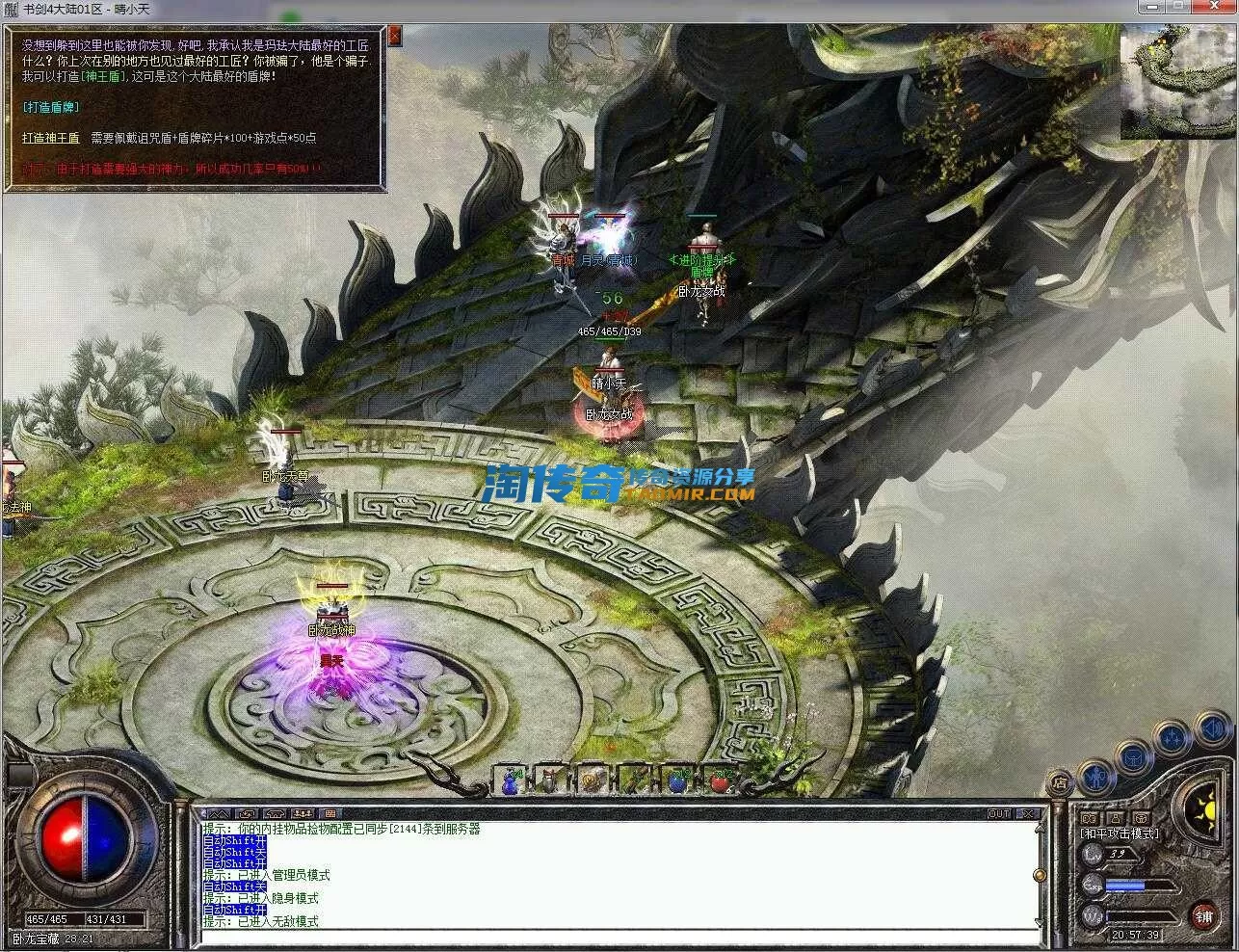Click the chat window OUT button
The width and height of the screenshot is (1239, 952).
click(998, 814)
